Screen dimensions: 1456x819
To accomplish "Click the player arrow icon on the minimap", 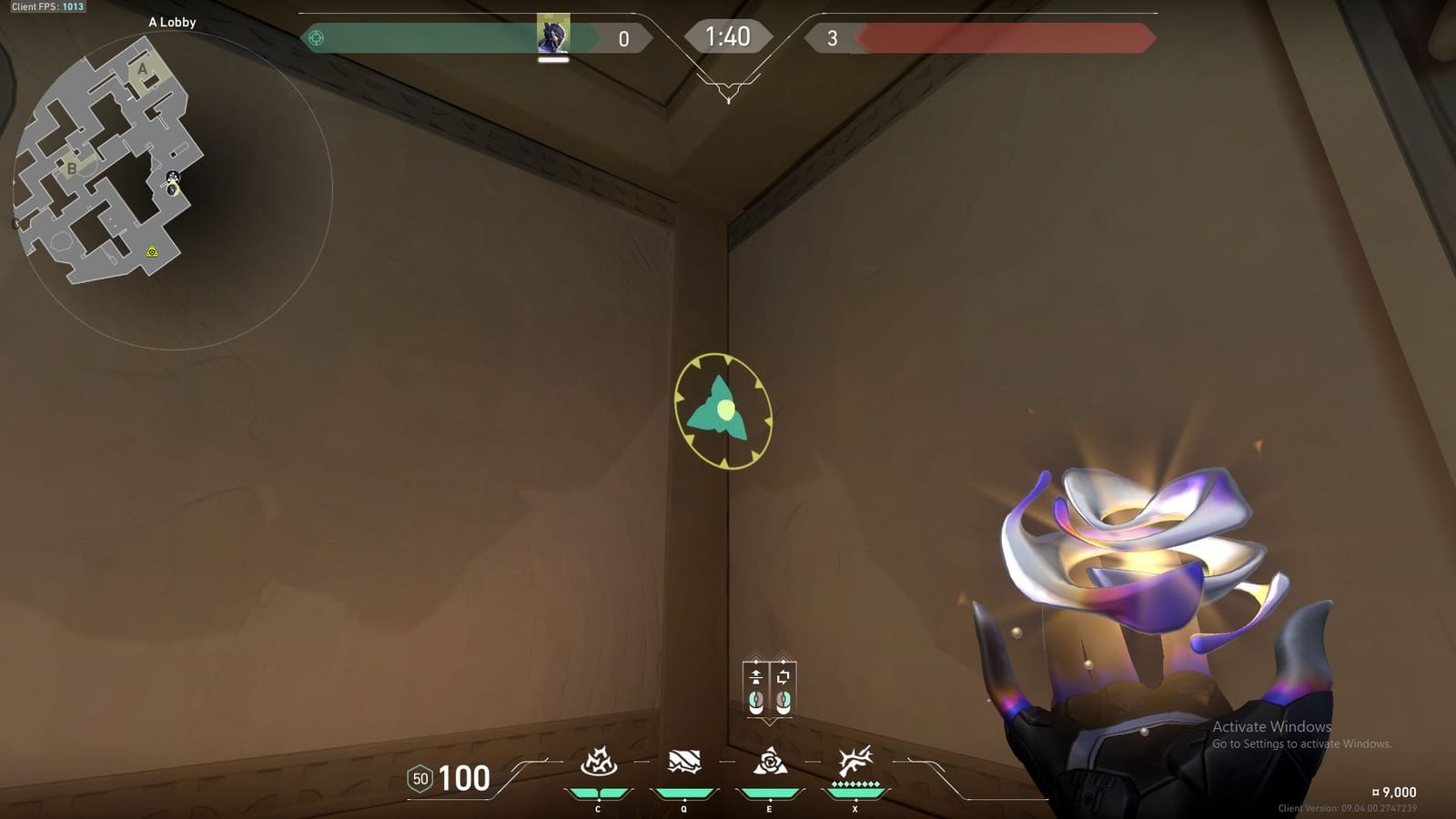I will click(x=171, y=190).
